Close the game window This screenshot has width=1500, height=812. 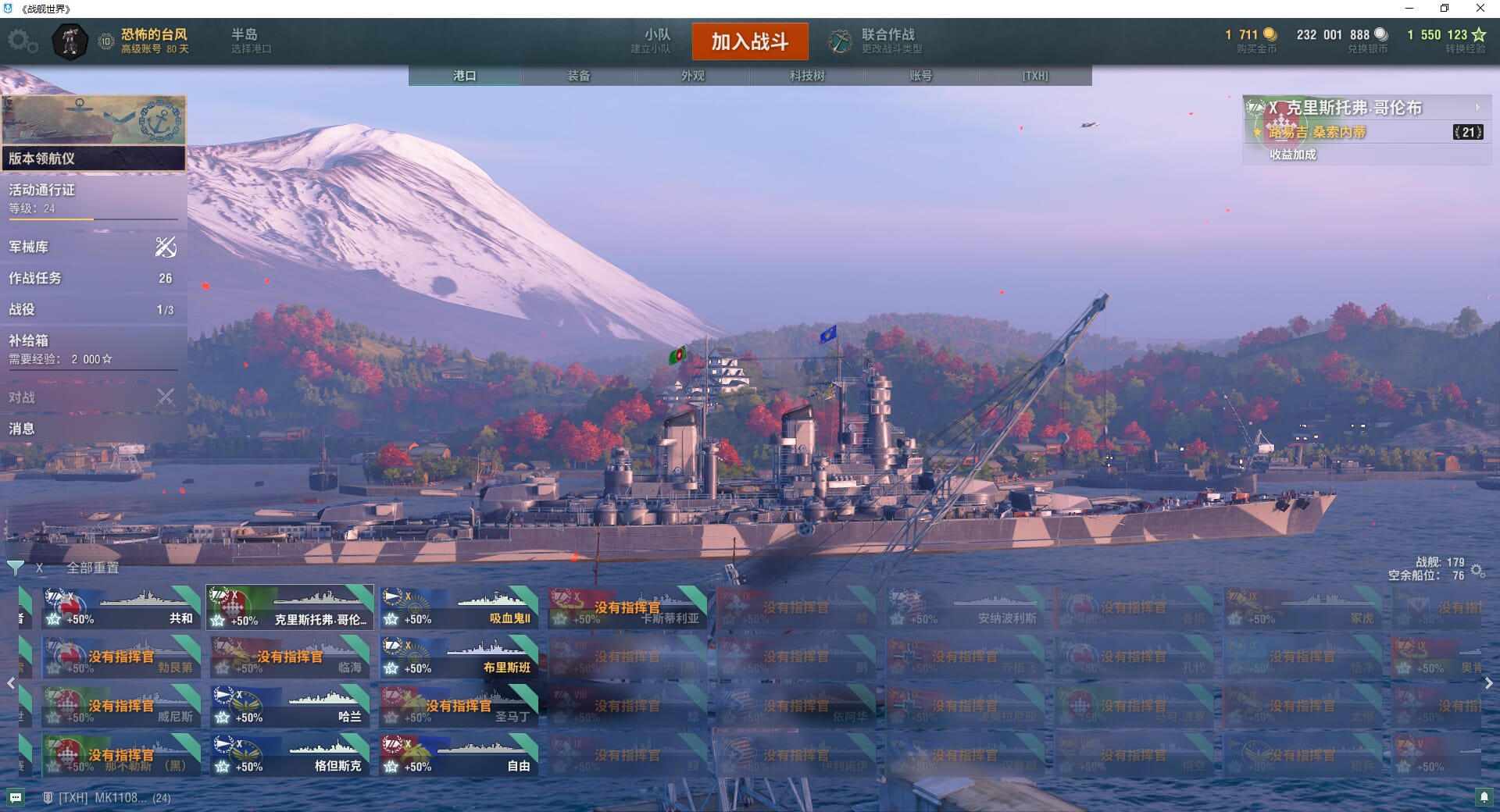[x=1480, y=9]
